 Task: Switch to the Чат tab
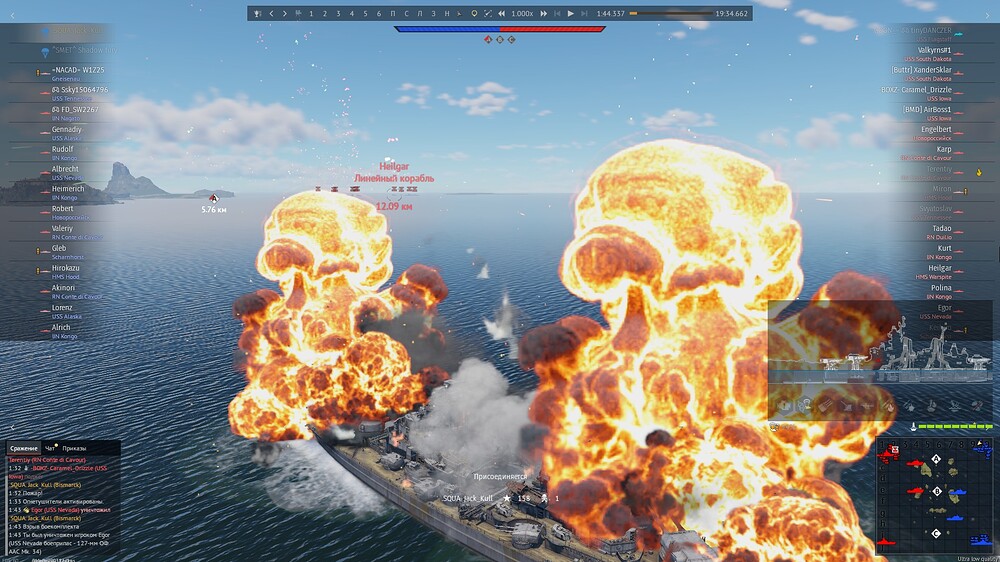click(51, 449)
